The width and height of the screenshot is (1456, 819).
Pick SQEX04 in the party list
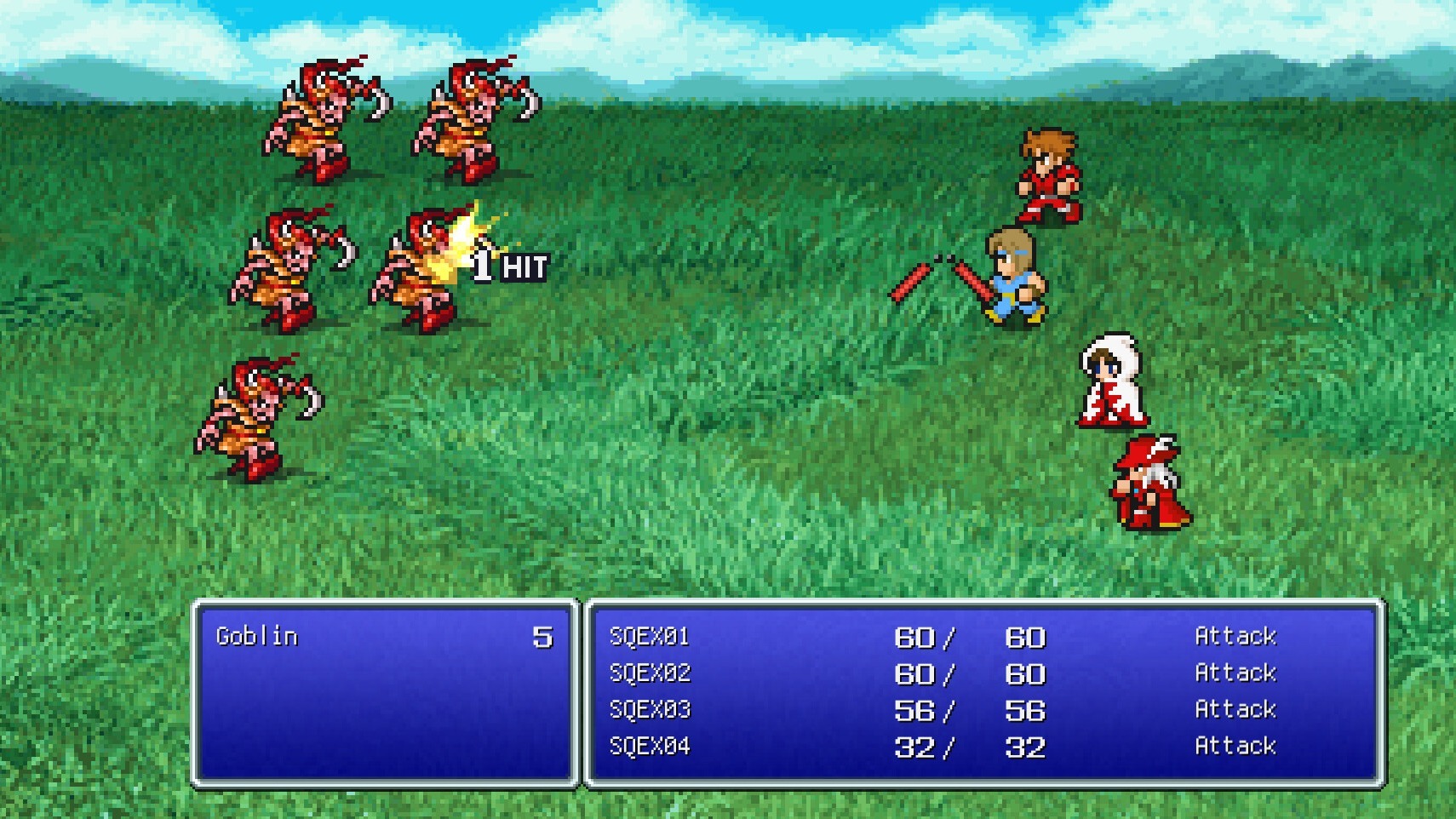[650, 747]
